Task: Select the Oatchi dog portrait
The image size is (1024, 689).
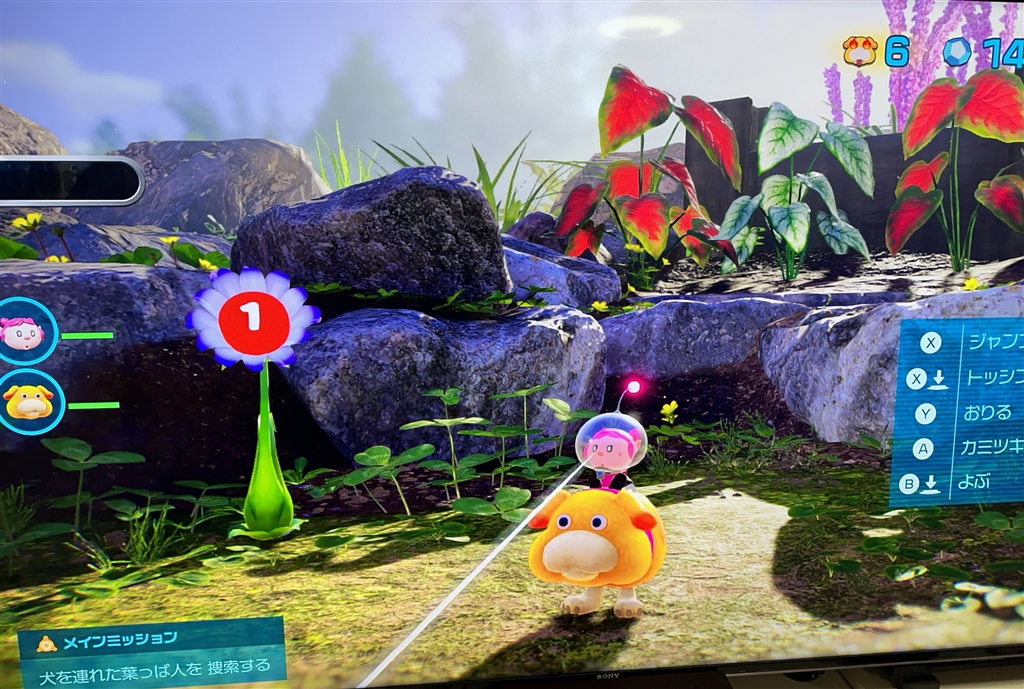Action: click(27, 402)
